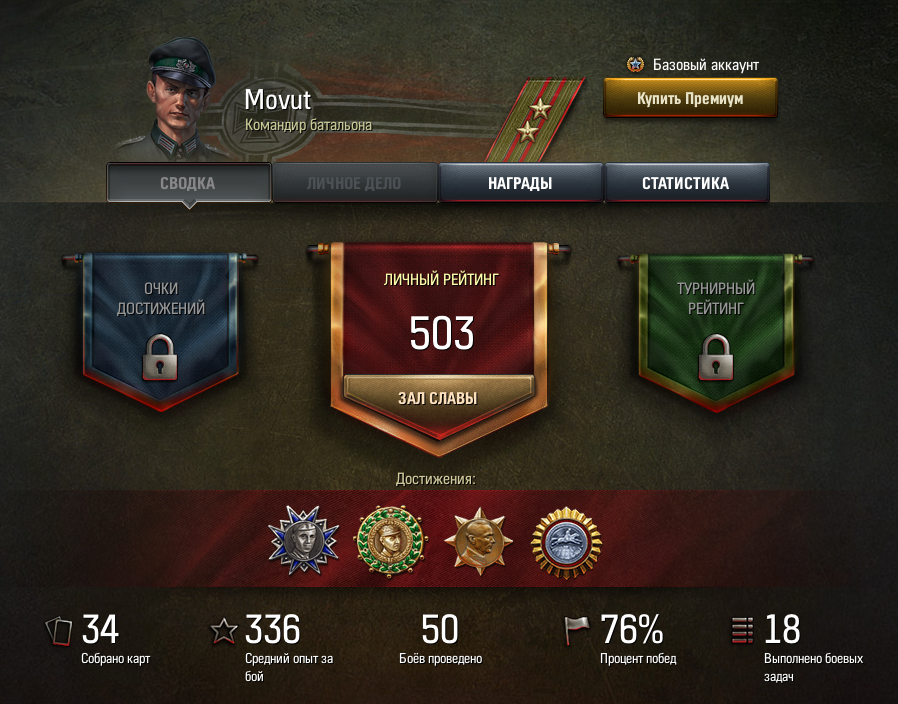898x704 pixels.
Task: Switch to the Сводка tab
Action: click(x=188, y=183)
